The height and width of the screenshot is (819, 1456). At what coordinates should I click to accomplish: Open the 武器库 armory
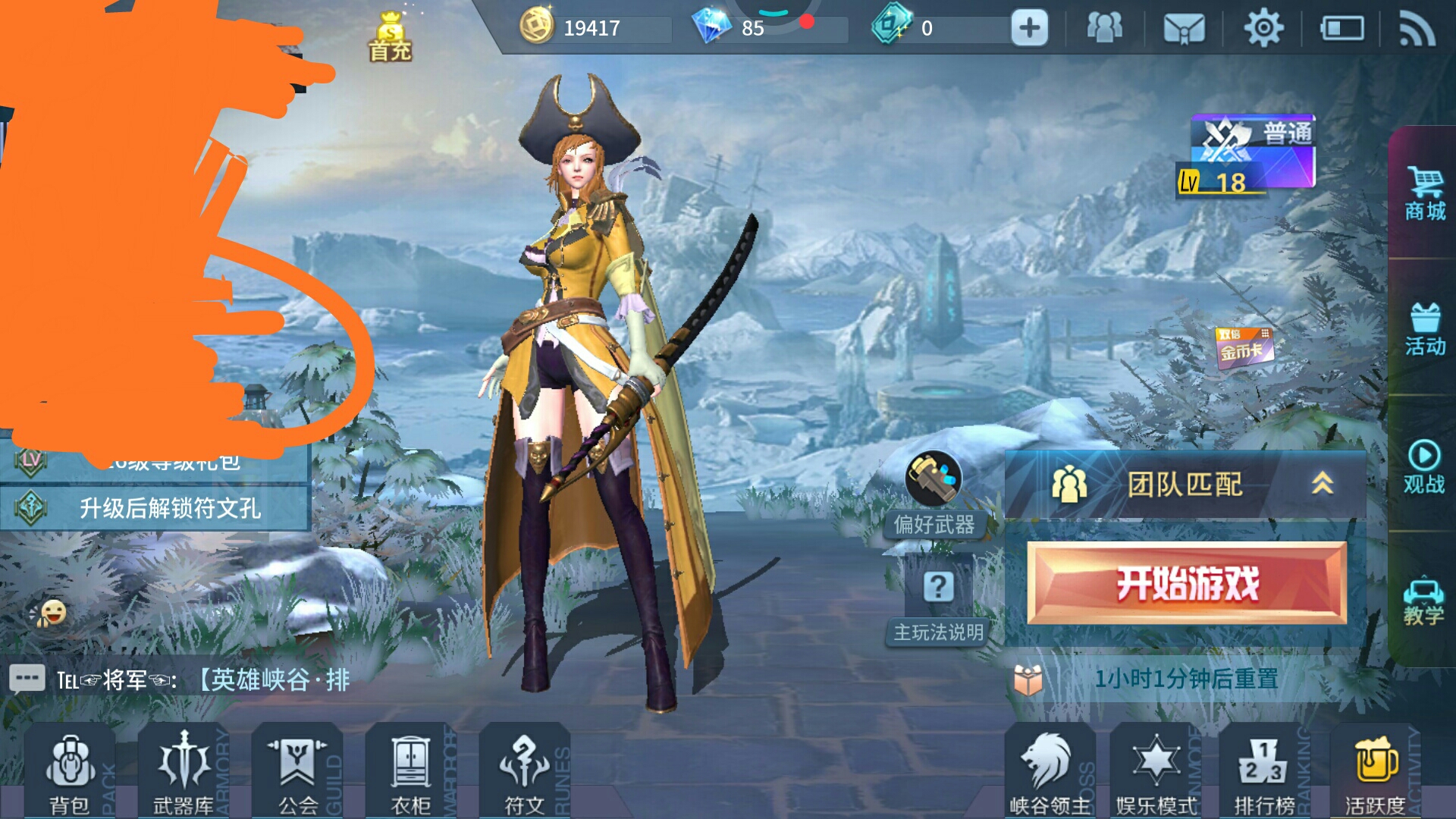[x=184, y=773]
